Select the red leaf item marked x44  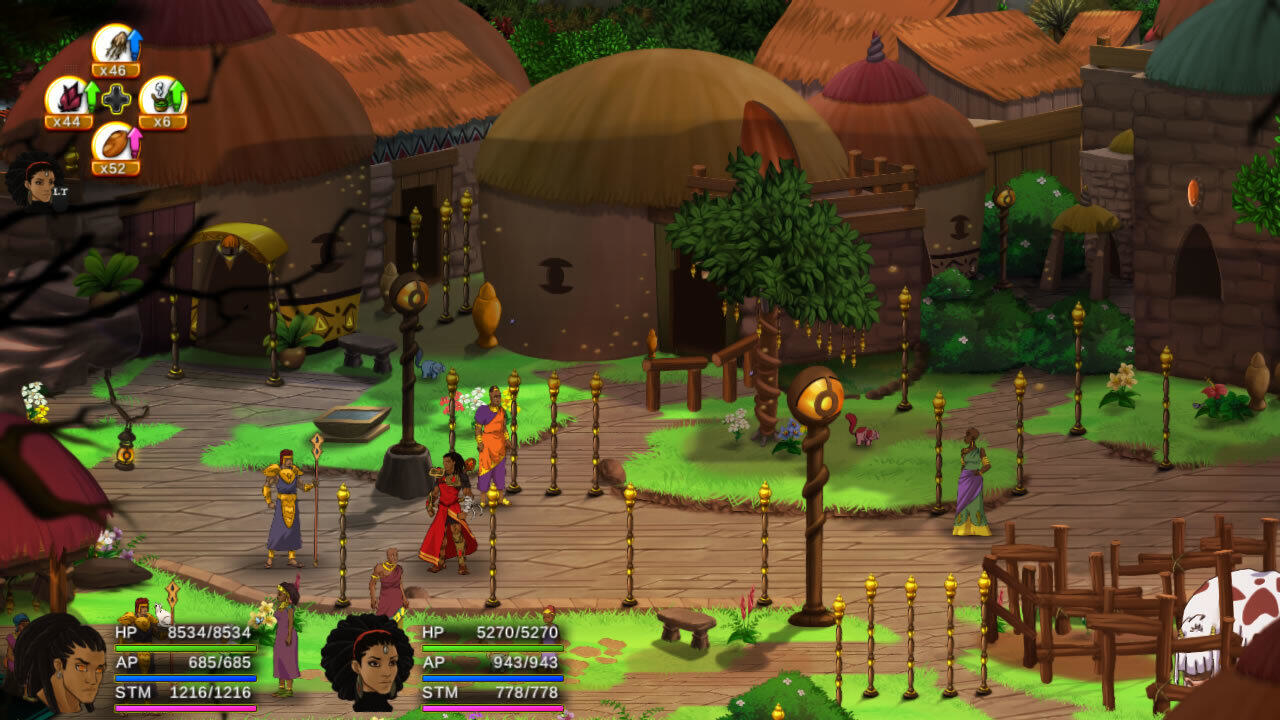pyautogui.click(x=70, y=98)
